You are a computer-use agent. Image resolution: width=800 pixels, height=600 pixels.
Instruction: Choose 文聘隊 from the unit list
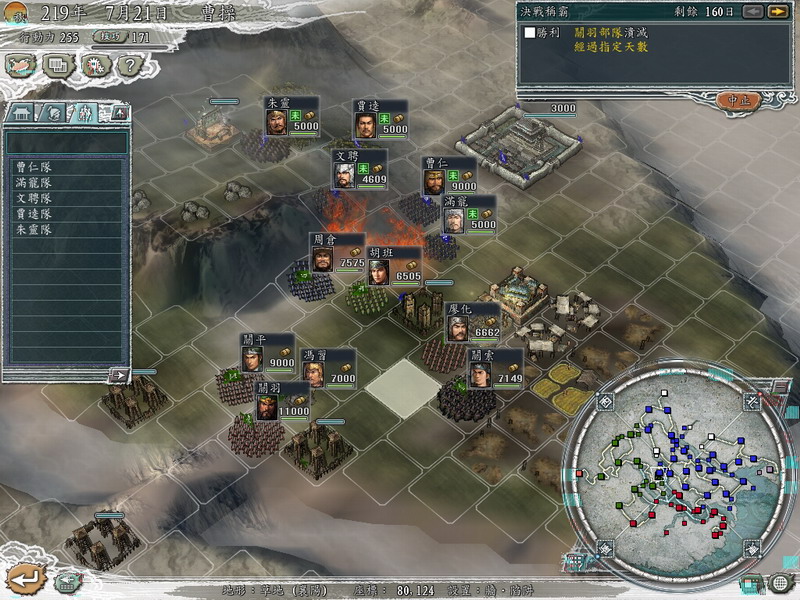[x=34, y=198]
